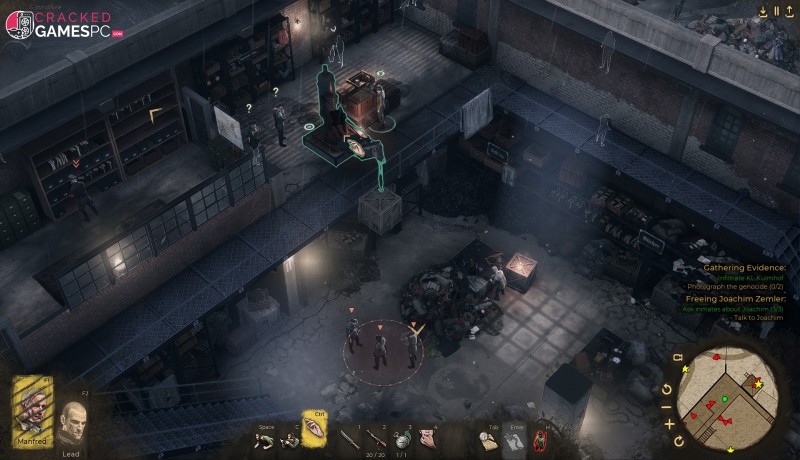Click the quick save download-arrow icon
800x460 pixels.
tap(762, 11)
